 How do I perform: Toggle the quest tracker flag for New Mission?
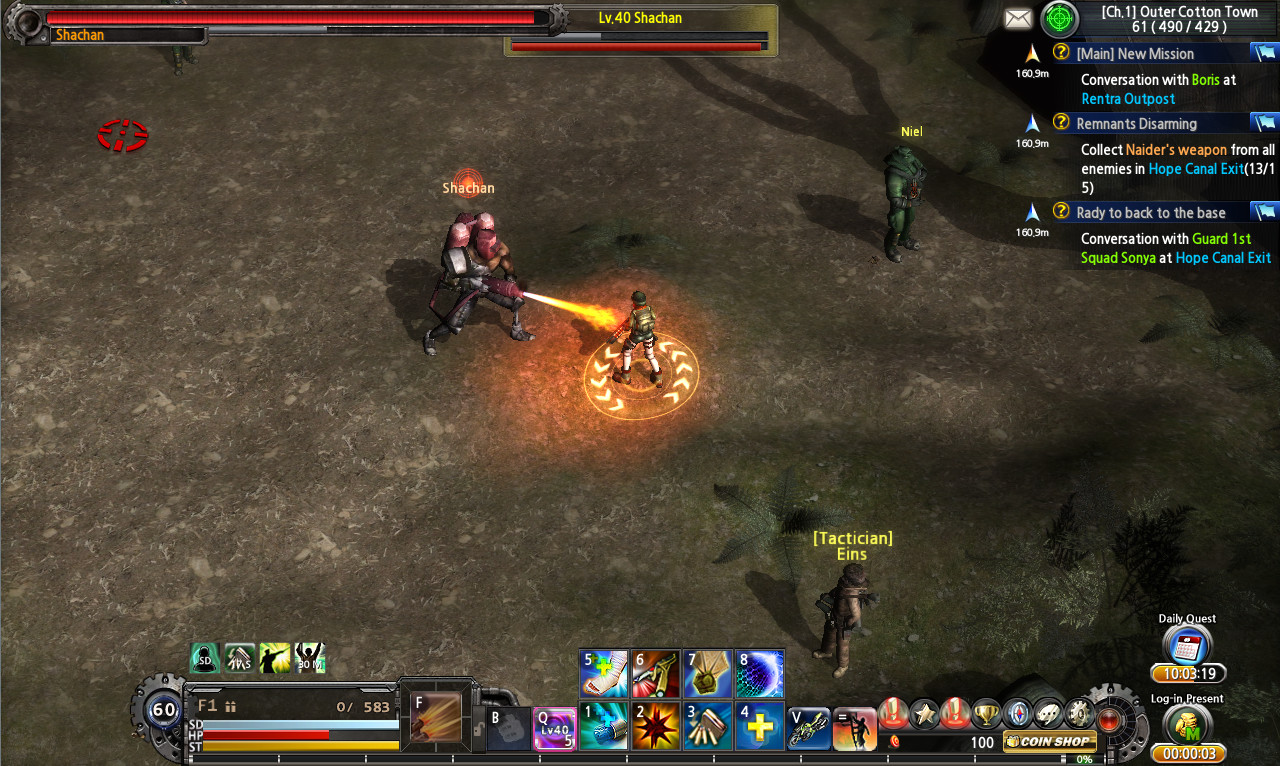coord(1265,52)
